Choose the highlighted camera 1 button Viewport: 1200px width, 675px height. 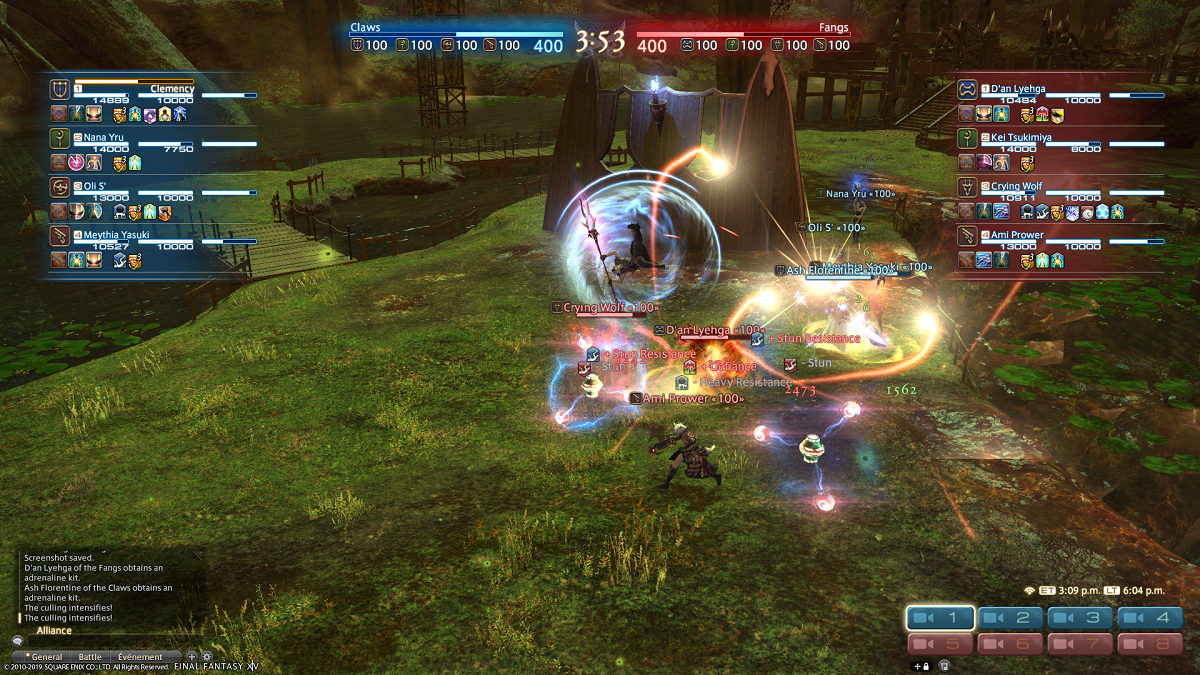pyautogui.click(x=941, y=619)
